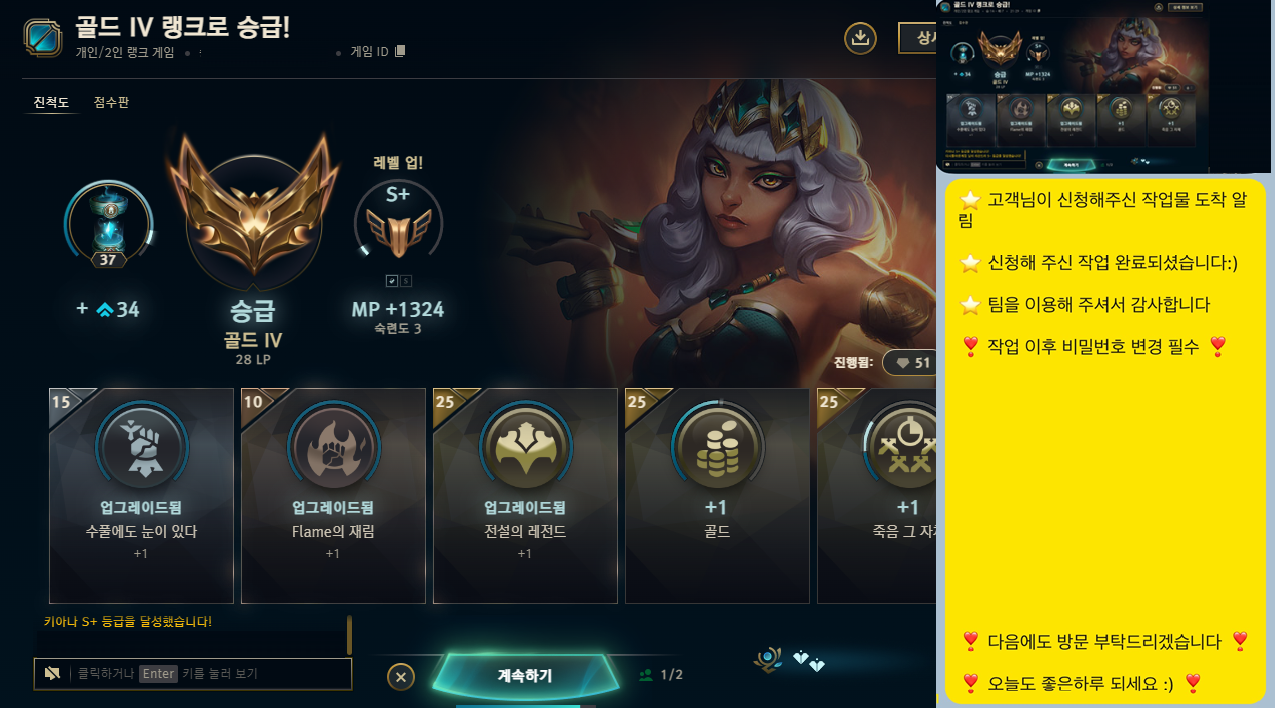Open the 수풀에도 눈이 있다 challenge card
The width and height of the screenshot is (1275, 708).
pyautogui.click(x=141, y=496)
